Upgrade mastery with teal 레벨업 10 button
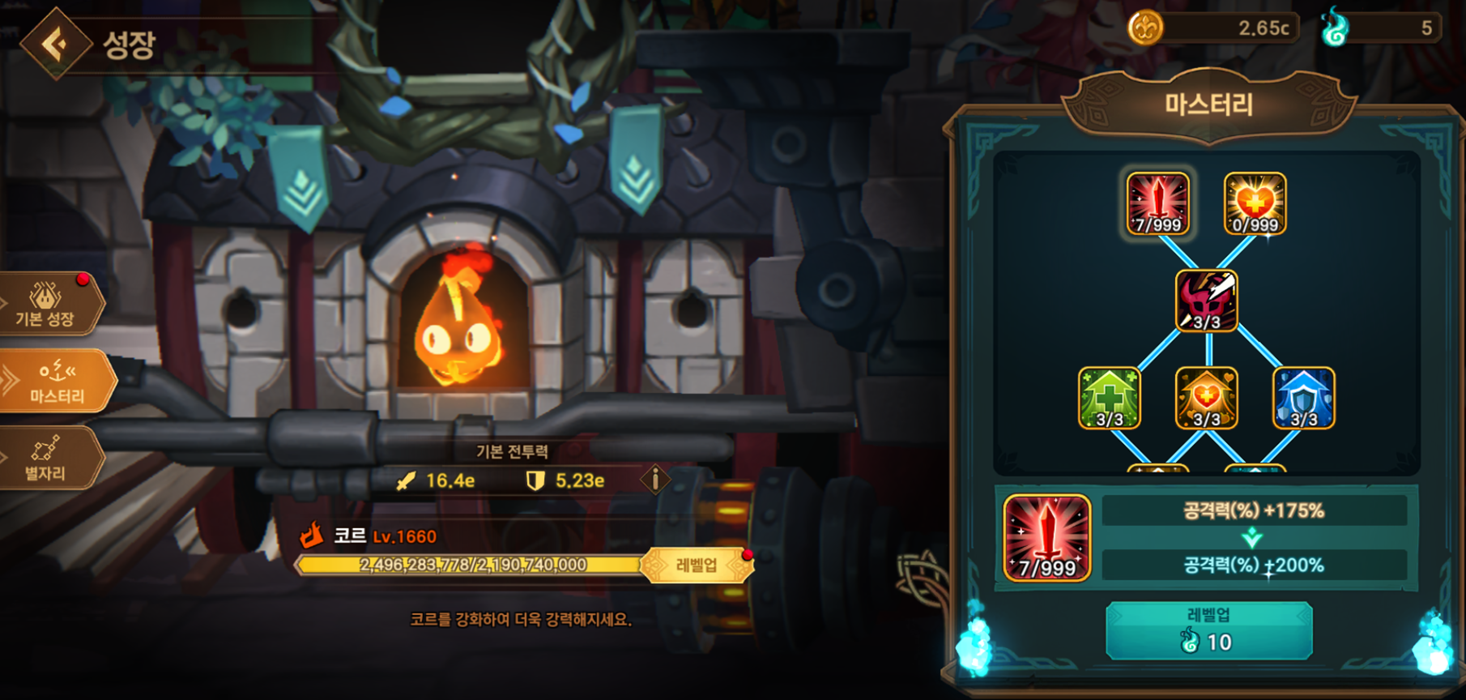 1208,631
